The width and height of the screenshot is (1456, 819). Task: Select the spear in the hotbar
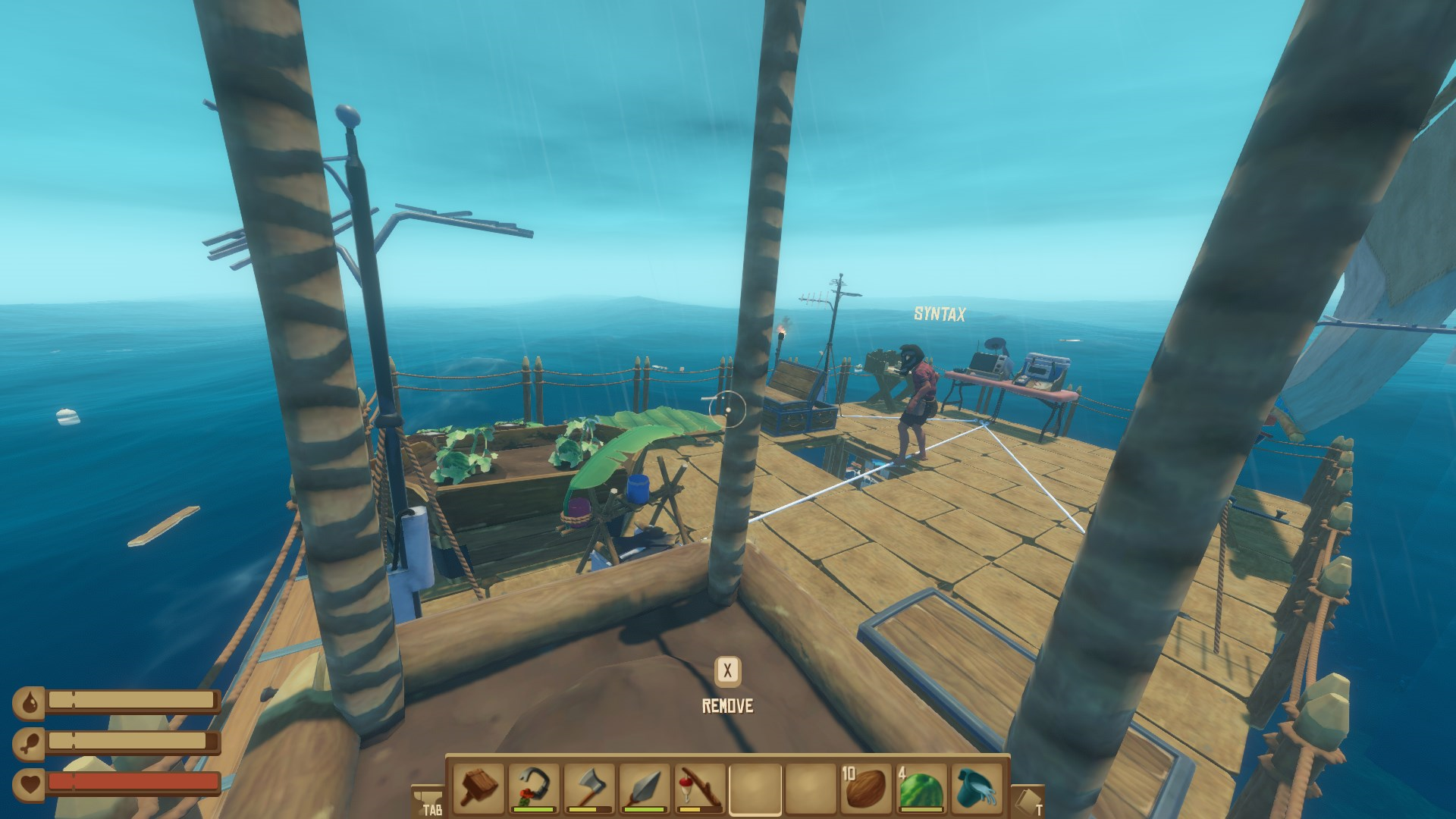[645, 788]
